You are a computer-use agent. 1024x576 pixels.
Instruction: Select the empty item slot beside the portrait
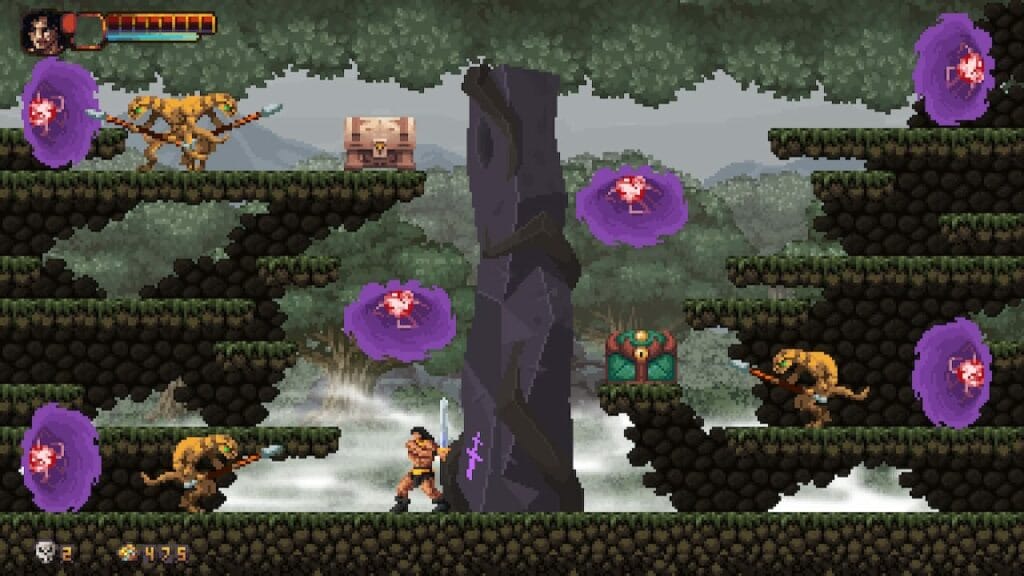87,30
